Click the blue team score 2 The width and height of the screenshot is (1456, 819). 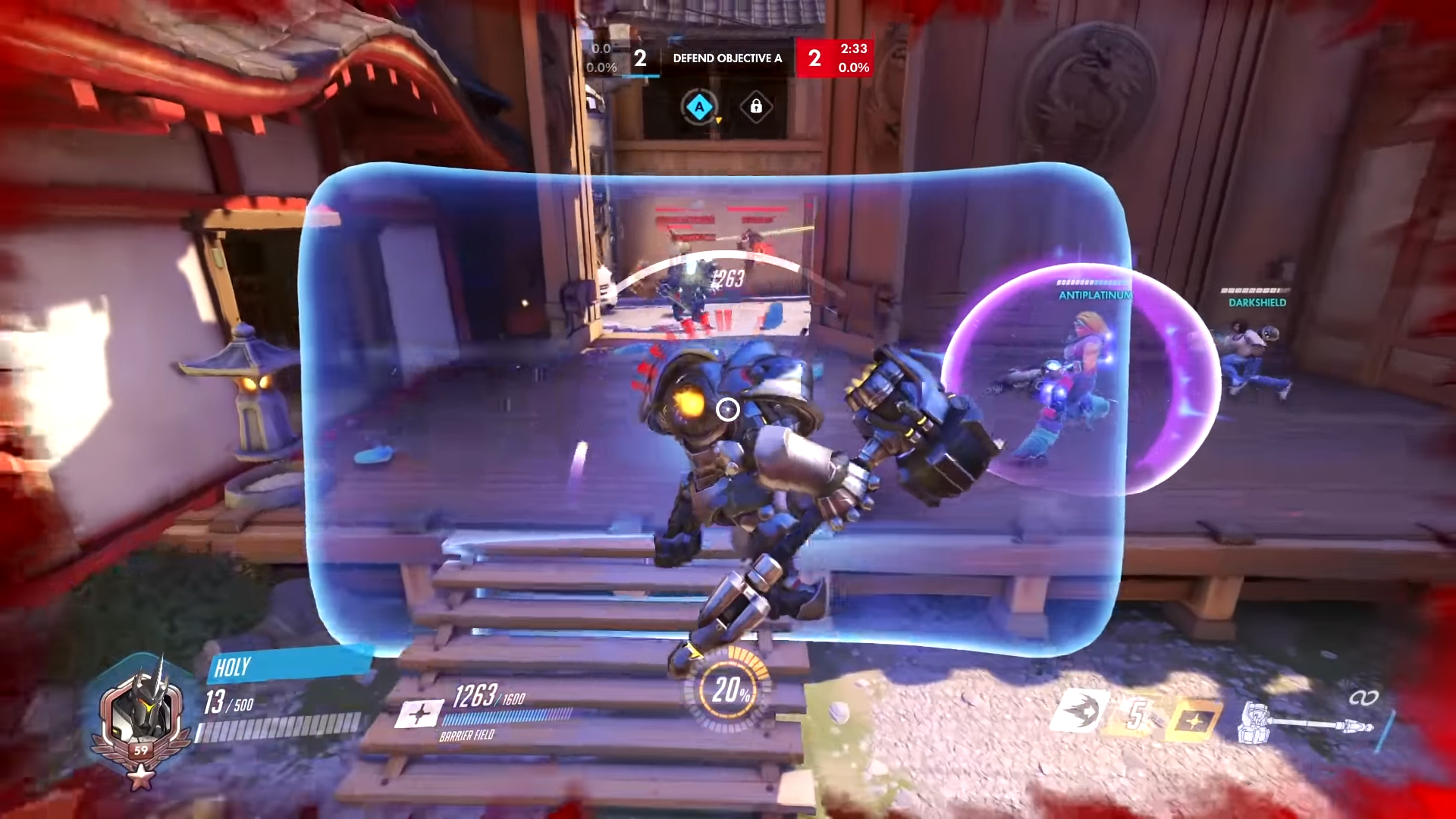coord(640,58)
